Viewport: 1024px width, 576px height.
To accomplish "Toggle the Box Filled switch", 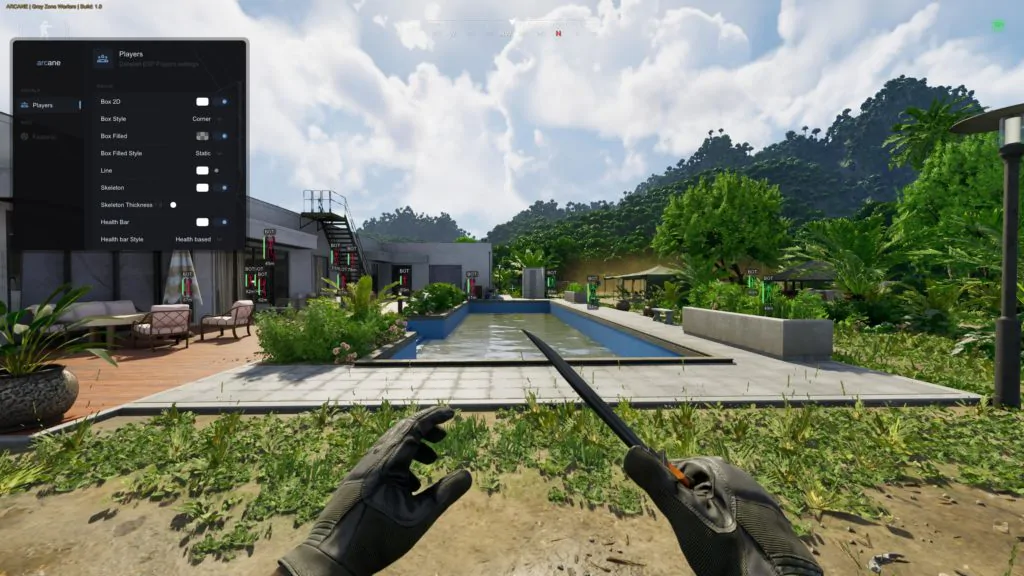I will pyautogui.click(x=222, y=136).
